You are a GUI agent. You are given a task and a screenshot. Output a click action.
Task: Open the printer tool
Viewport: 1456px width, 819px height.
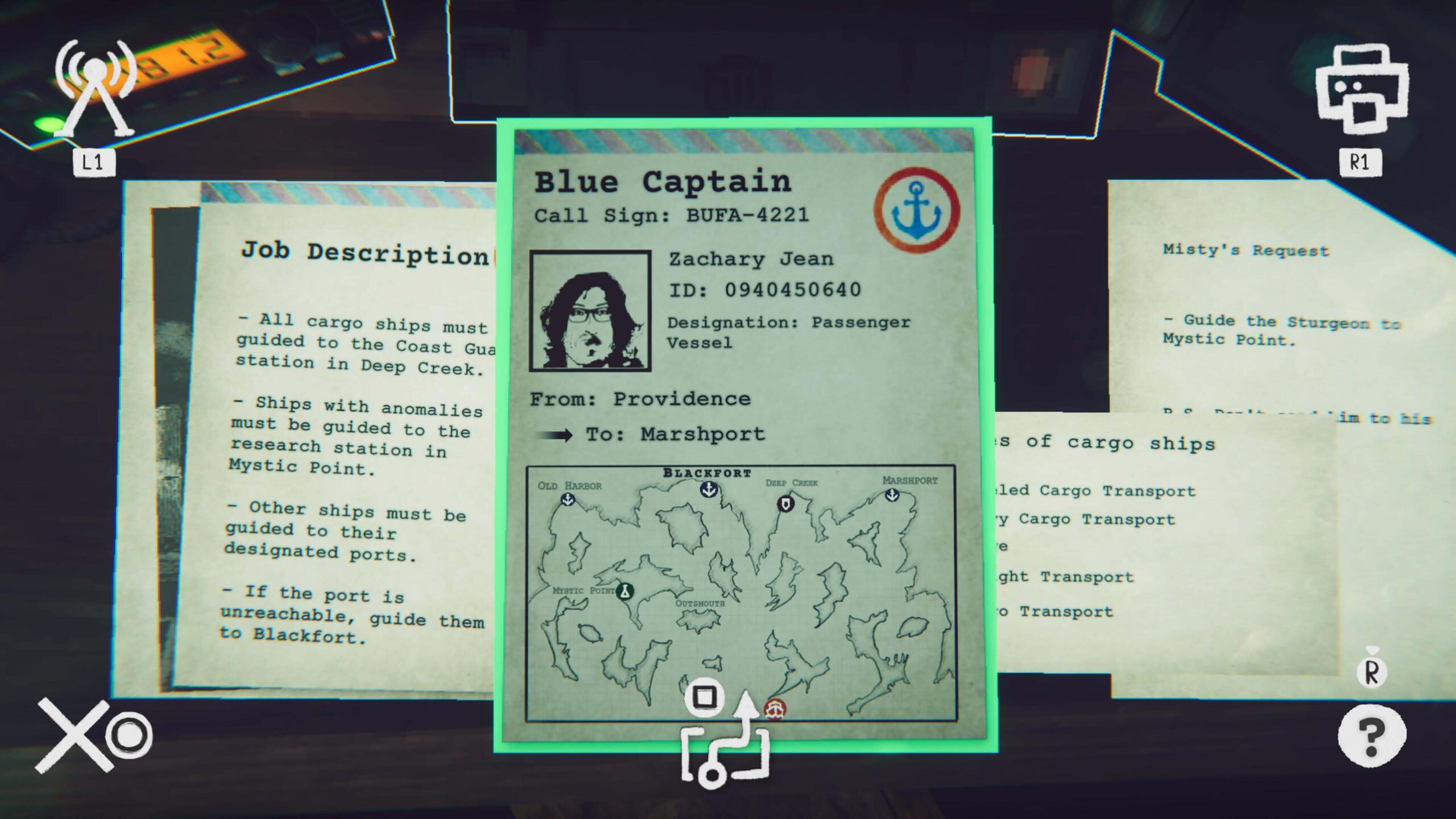[1361, 91]
